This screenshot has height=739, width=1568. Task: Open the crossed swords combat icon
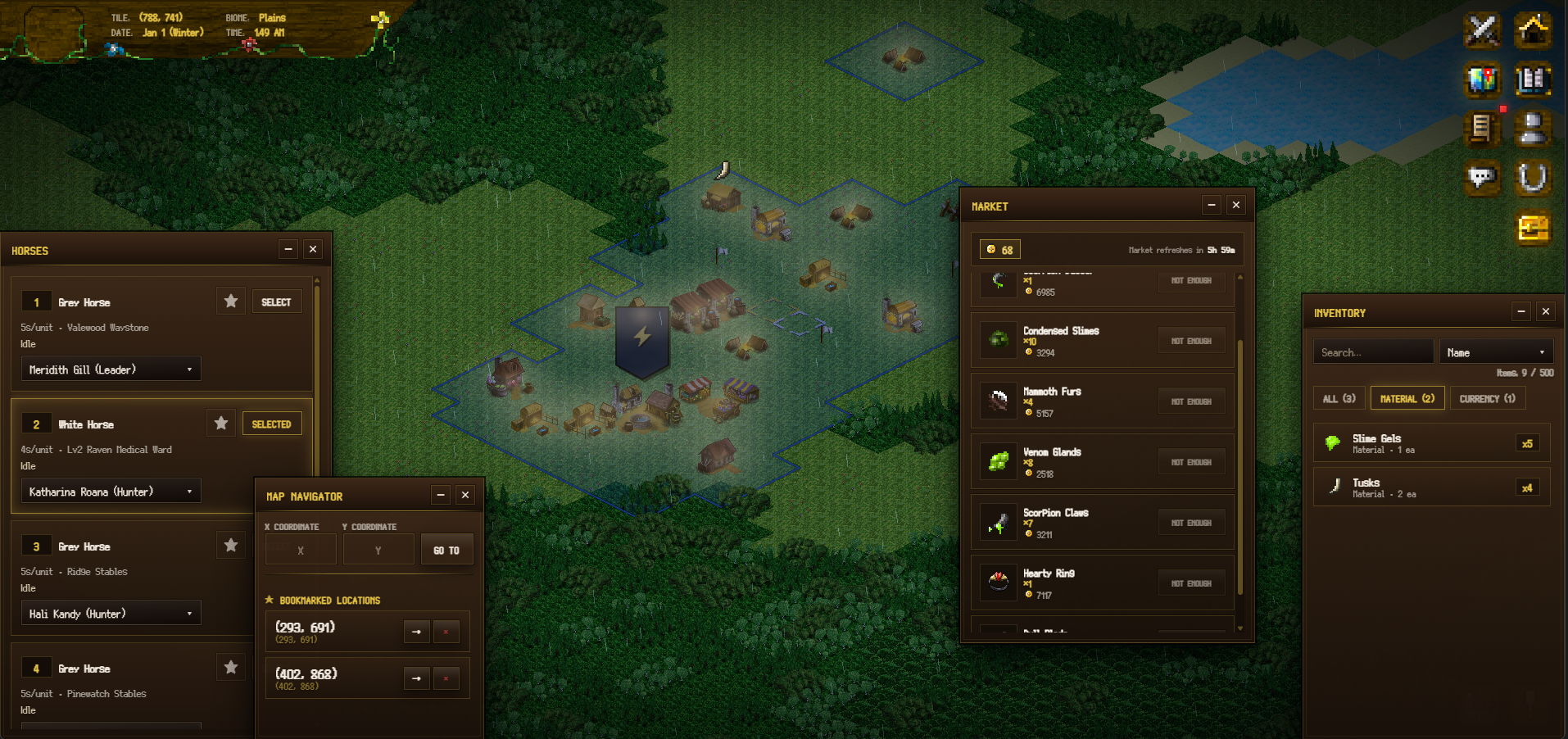click(x=1482, y=30)
